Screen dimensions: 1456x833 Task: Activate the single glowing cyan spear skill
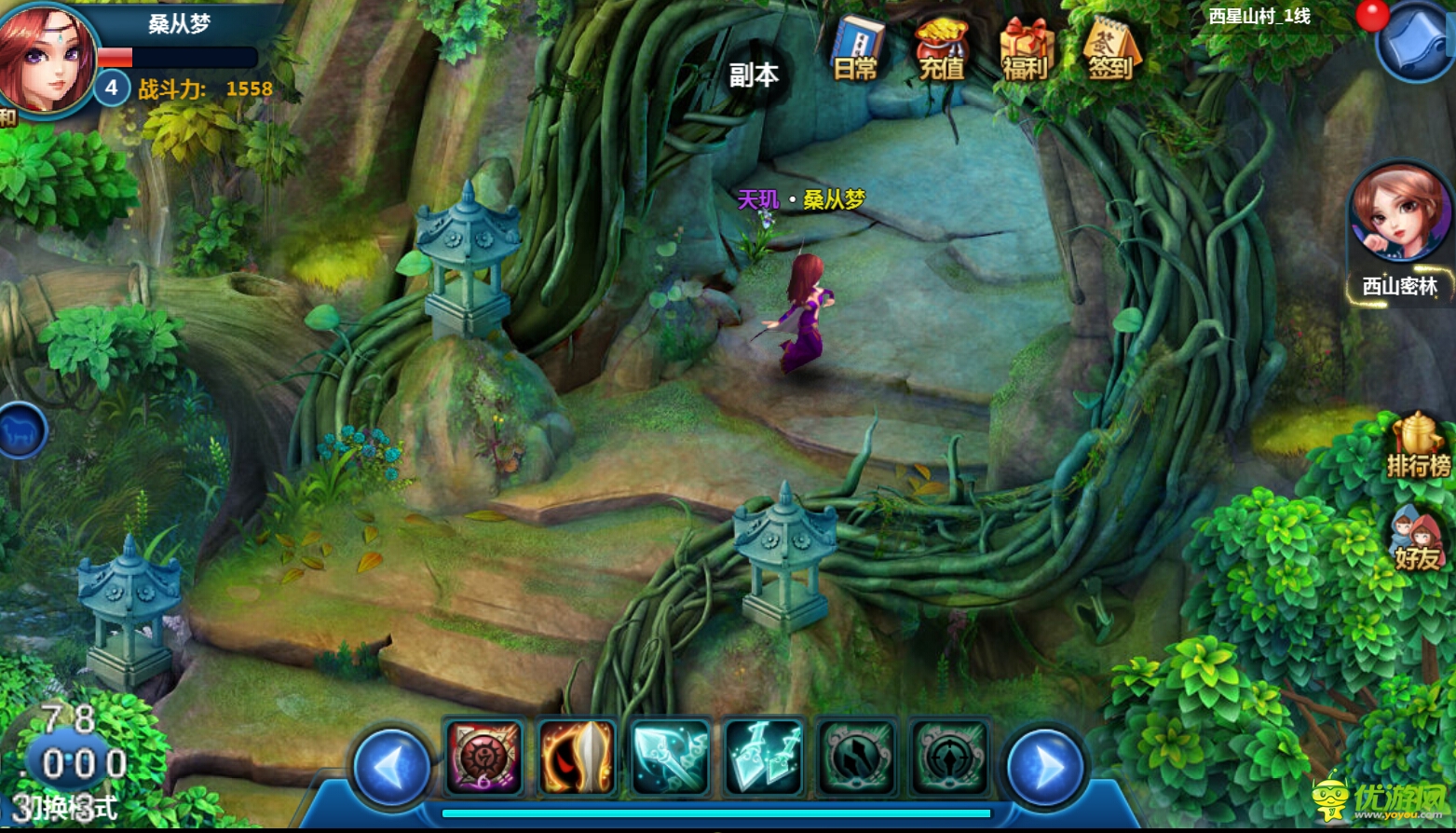[x=670, y=757]
